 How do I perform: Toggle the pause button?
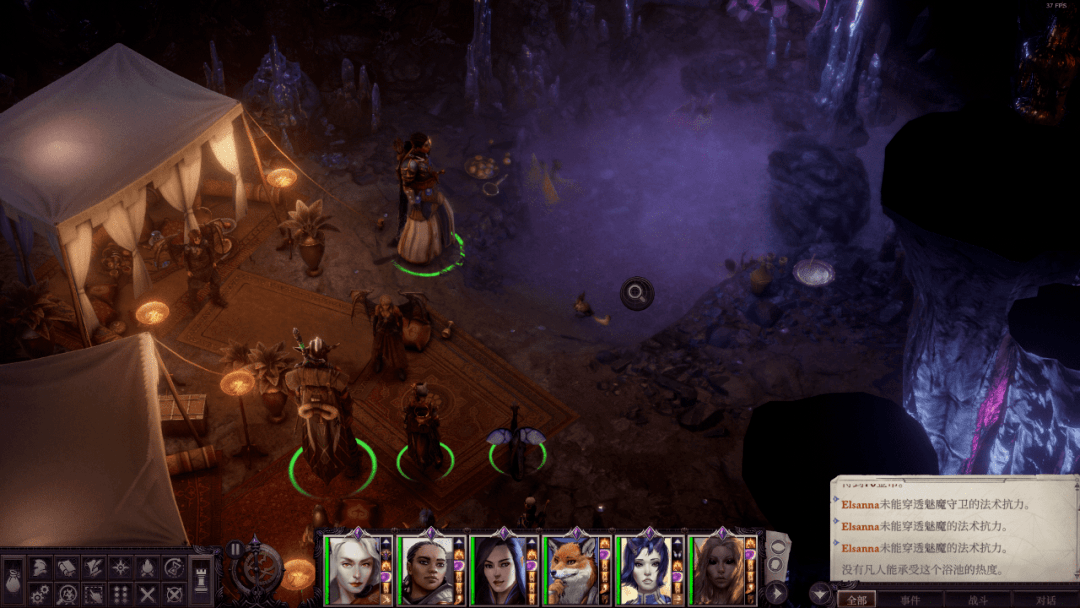[236, 549]
